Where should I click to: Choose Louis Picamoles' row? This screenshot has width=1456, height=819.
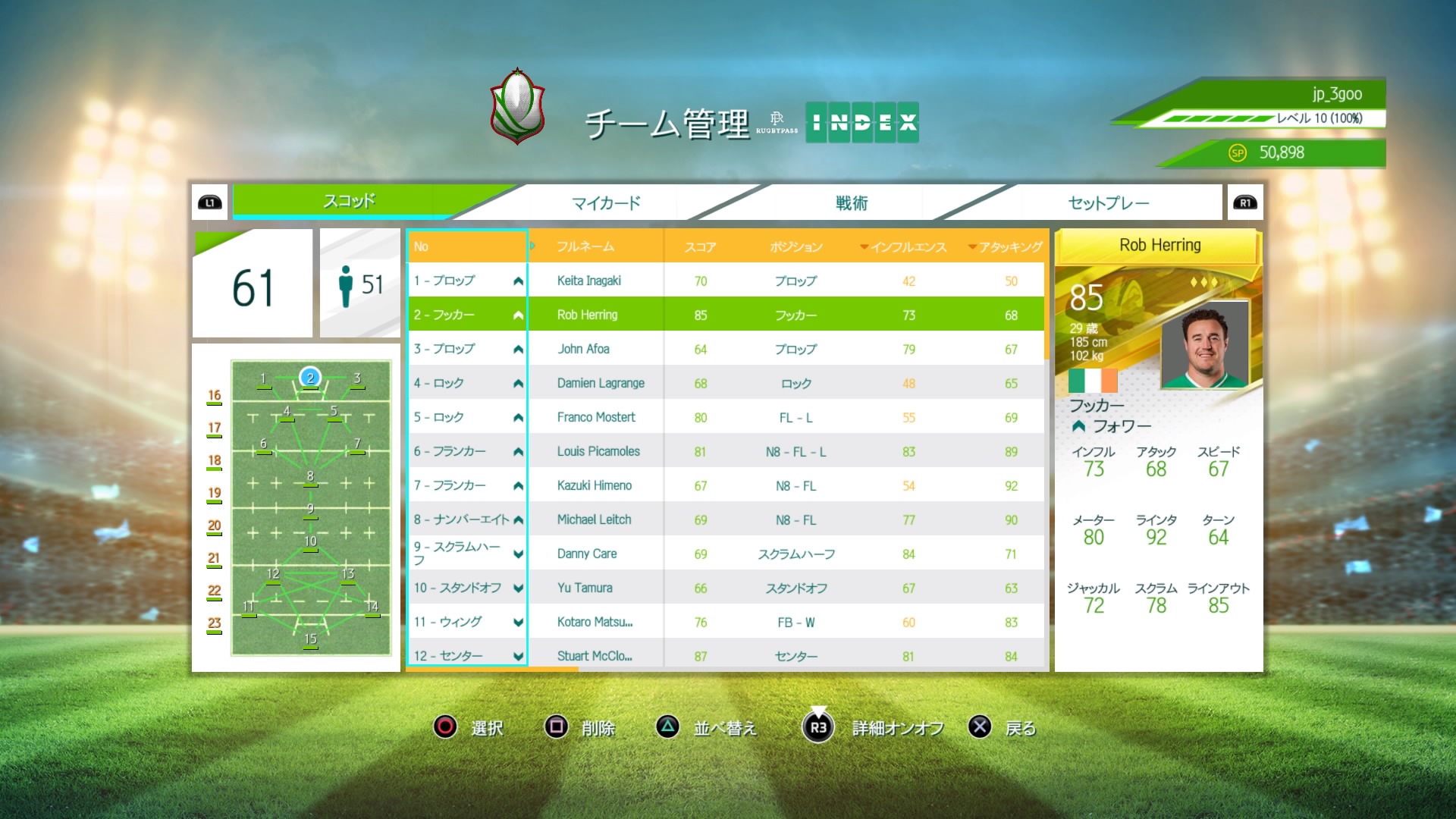pos(598,451)
